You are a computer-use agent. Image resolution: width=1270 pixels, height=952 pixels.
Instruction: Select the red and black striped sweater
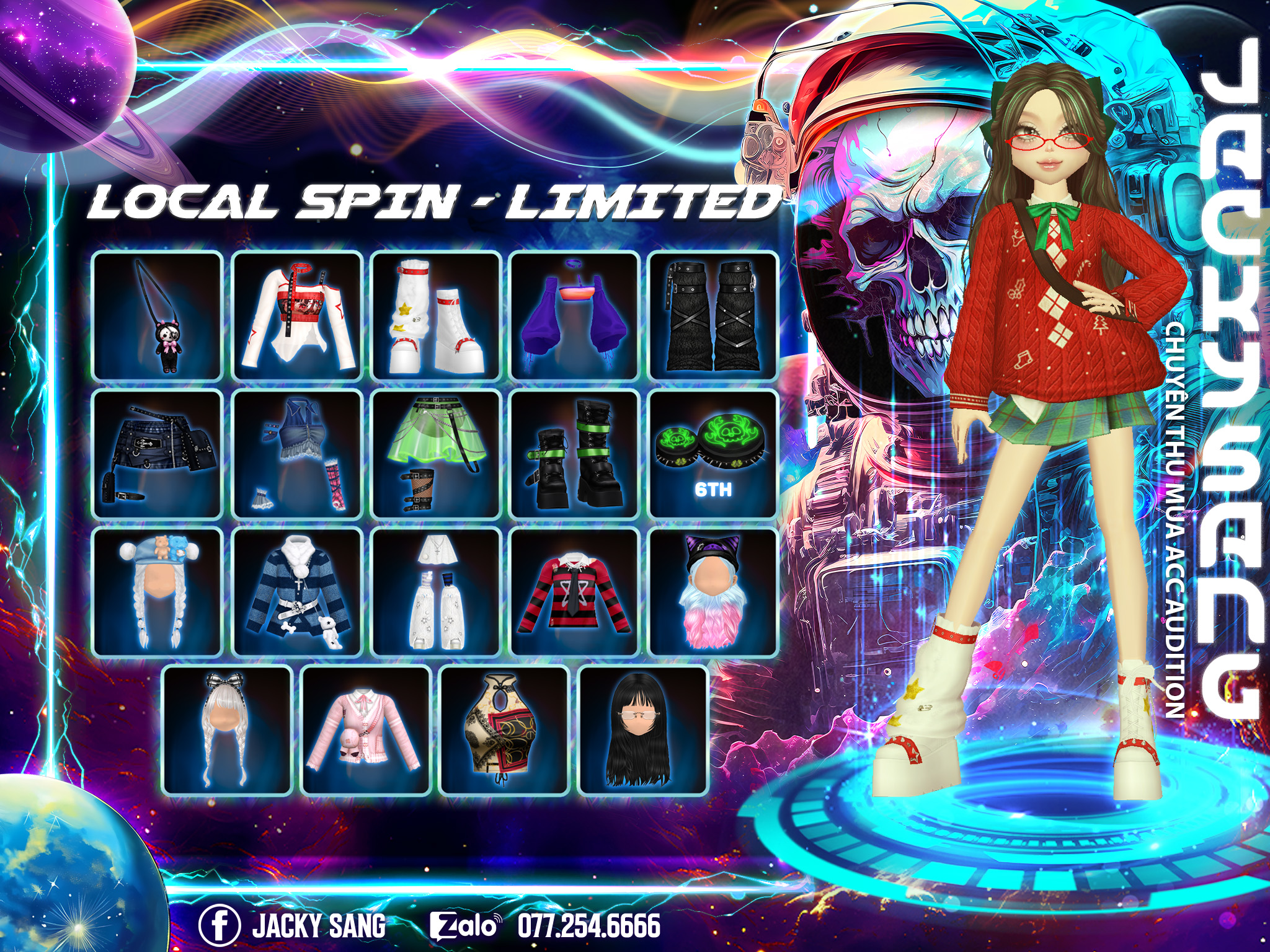pyautogui.click(x=575, y=592)
